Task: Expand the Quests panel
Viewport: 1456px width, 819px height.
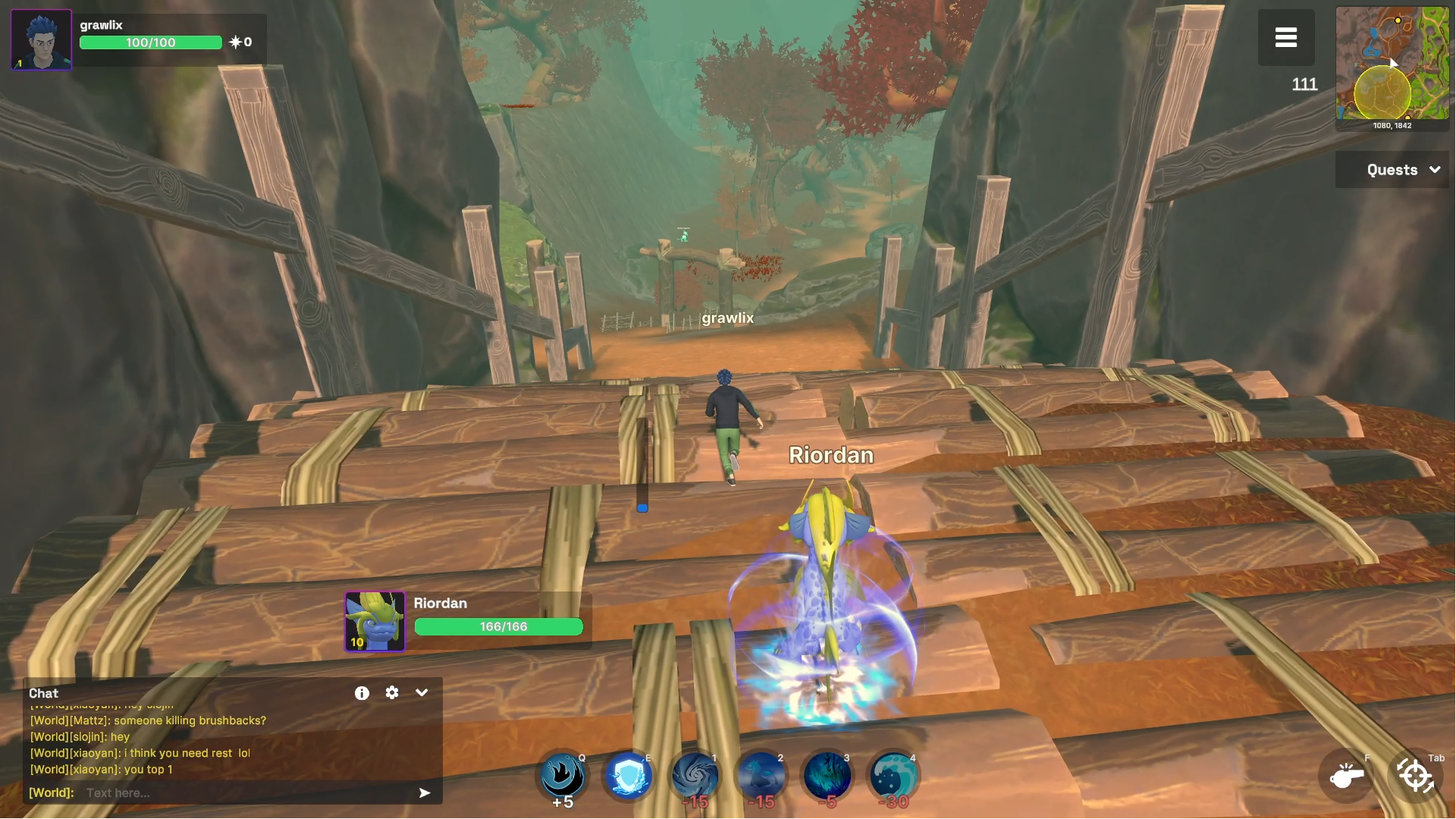Action: pos(1392,169)
